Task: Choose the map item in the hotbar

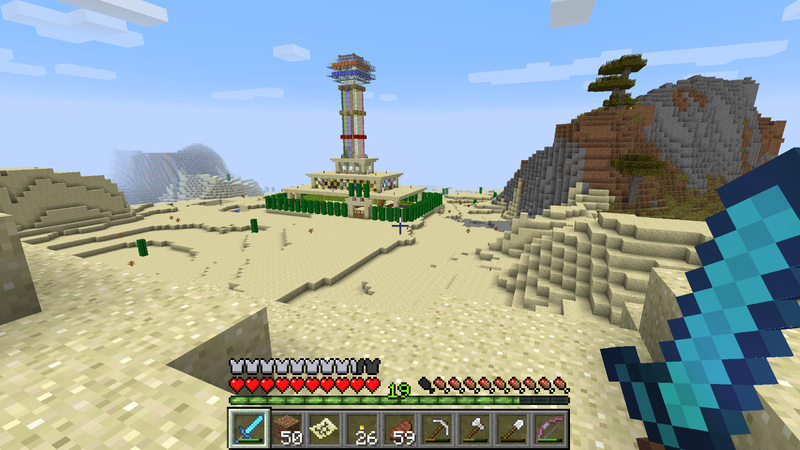Action: point(323,428)
